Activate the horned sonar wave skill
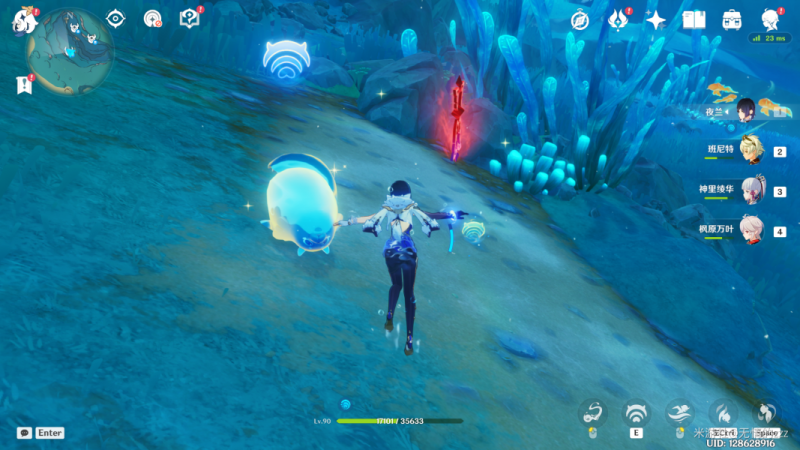 point(636,413)
